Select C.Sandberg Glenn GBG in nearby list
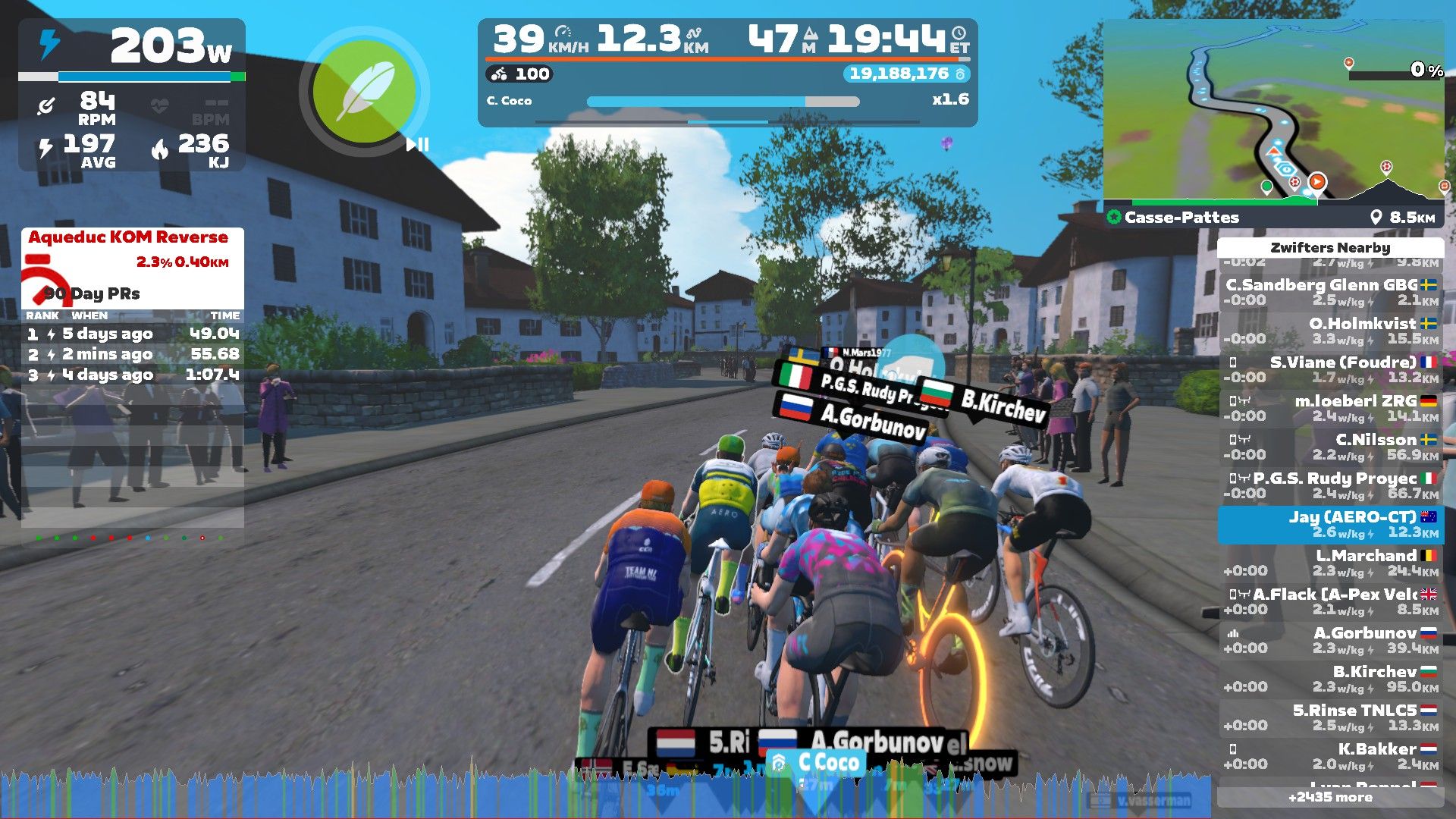The width and height of the screenshot is (1456, 819). click(1330, 292)
